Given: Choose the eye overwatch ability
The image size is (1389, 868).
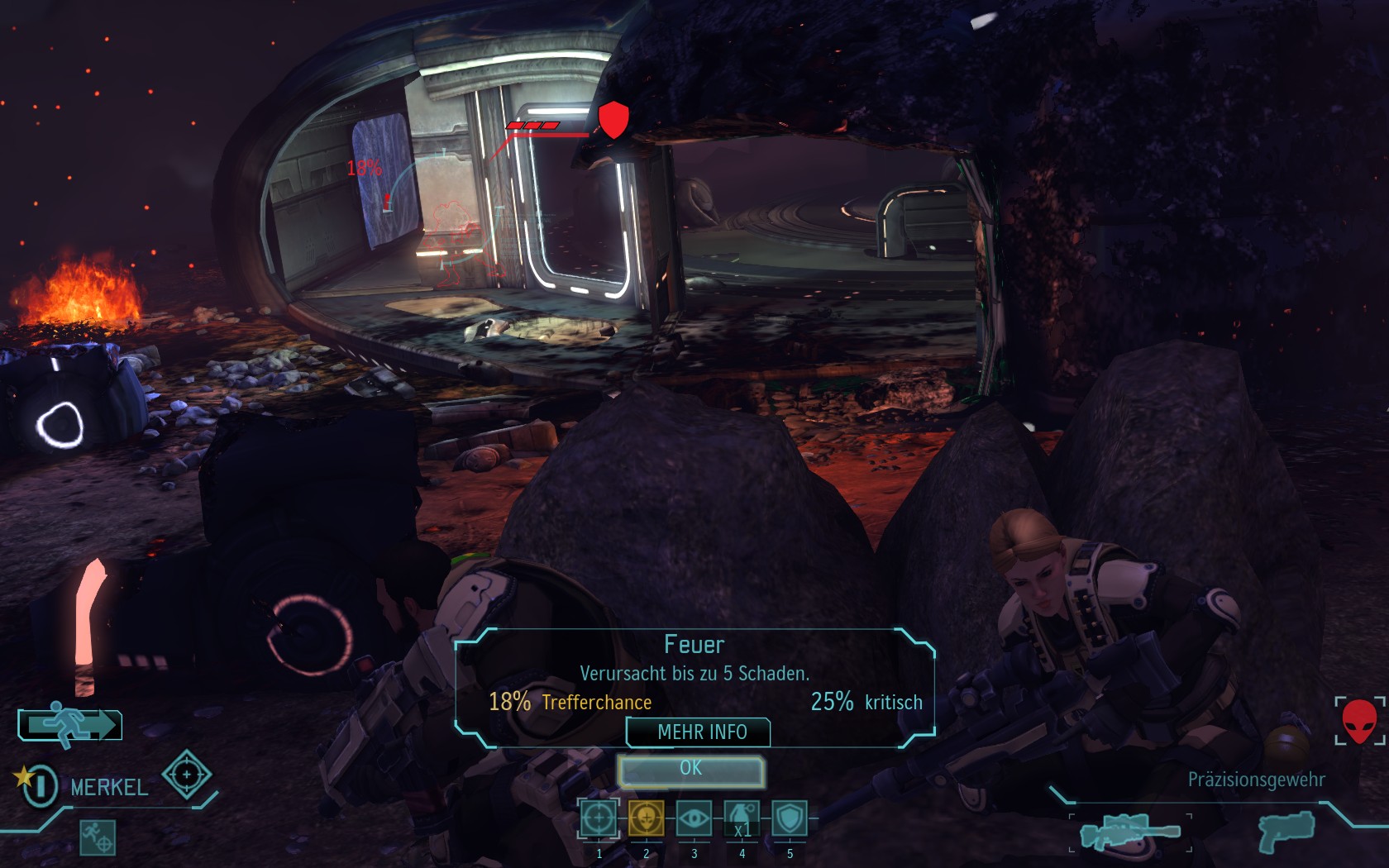Looking at the screenshot, I should (x=694, y=818).
